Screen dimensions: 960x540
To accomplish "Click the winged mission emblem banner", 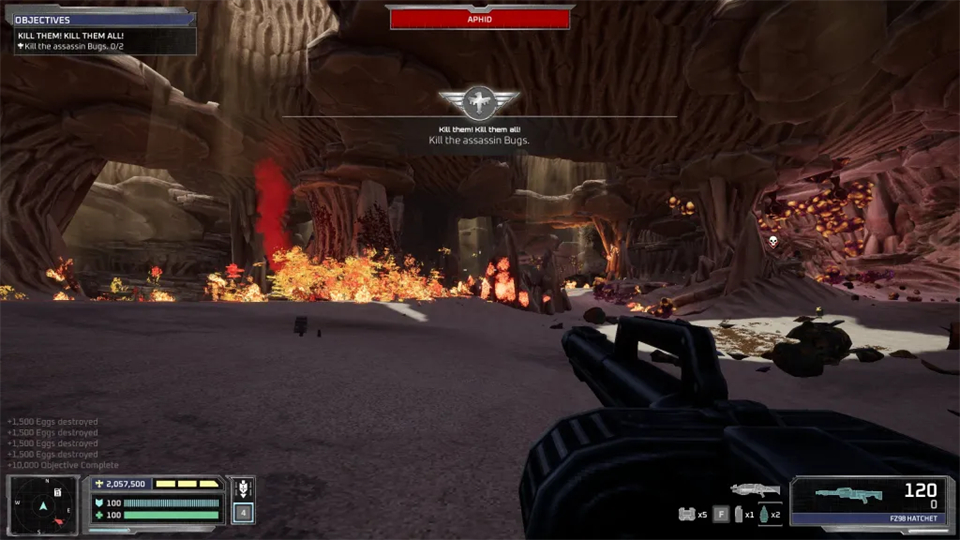I will [x=479, y=101].
